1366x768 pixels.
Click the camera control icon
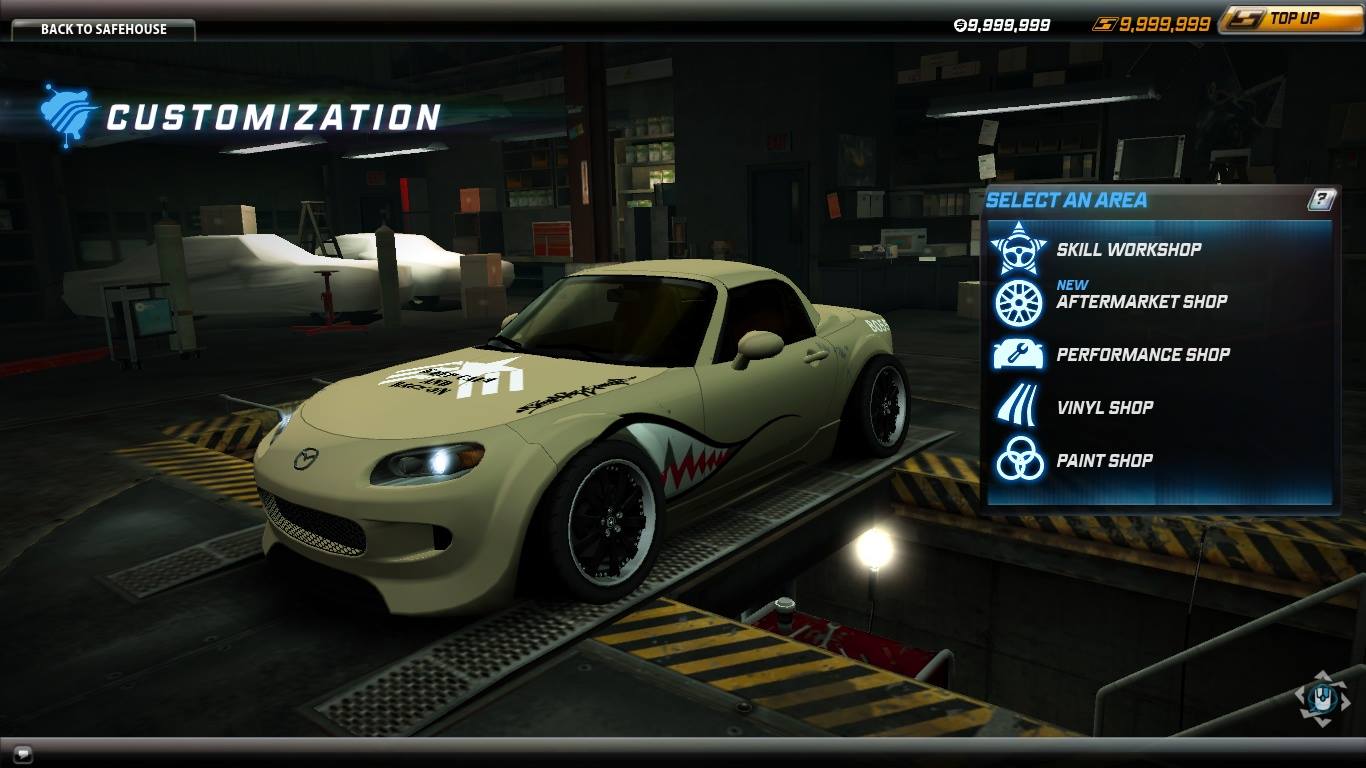[1322, 697]
